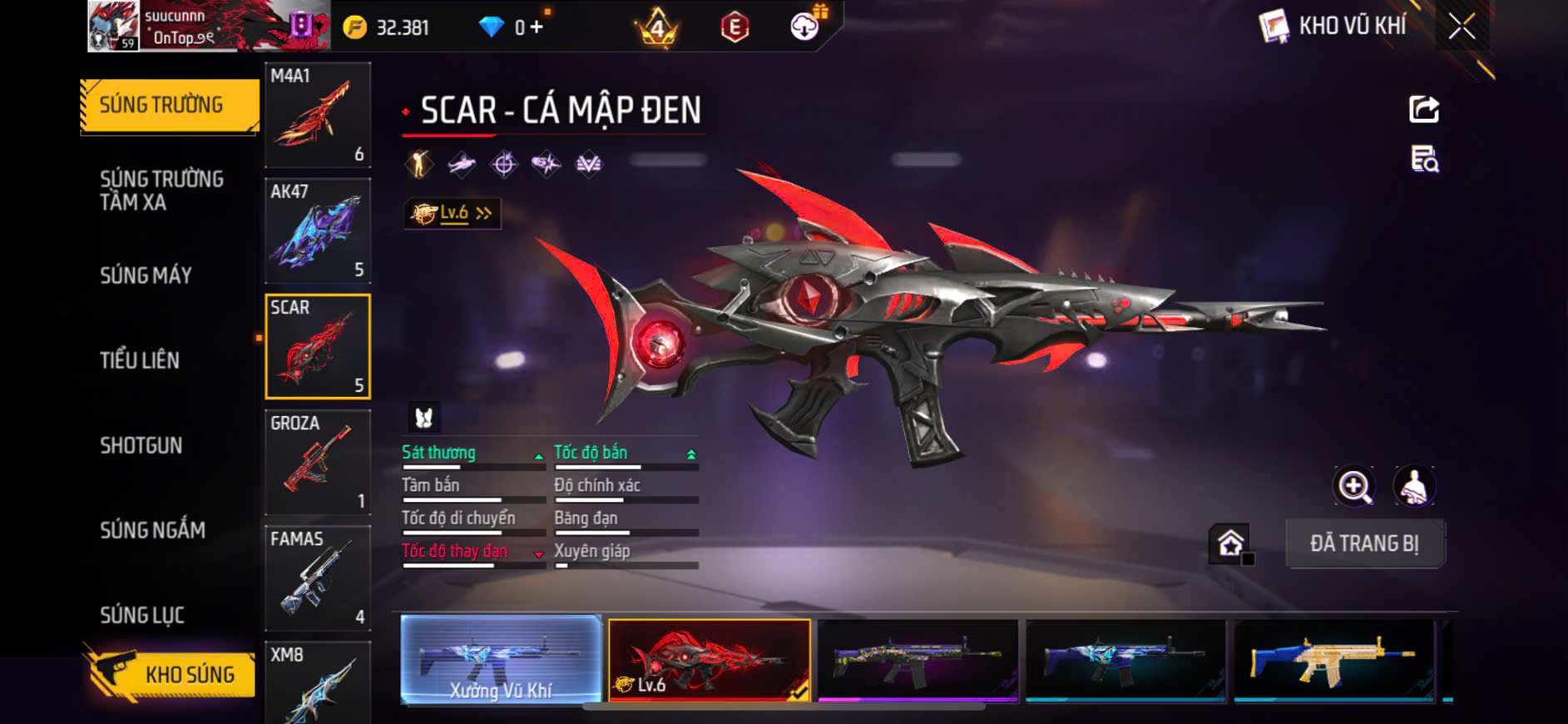Choose the Súng Lục category
This screenshot has width=1568, height=724.
pyautogui.click(x=142, y=615)
